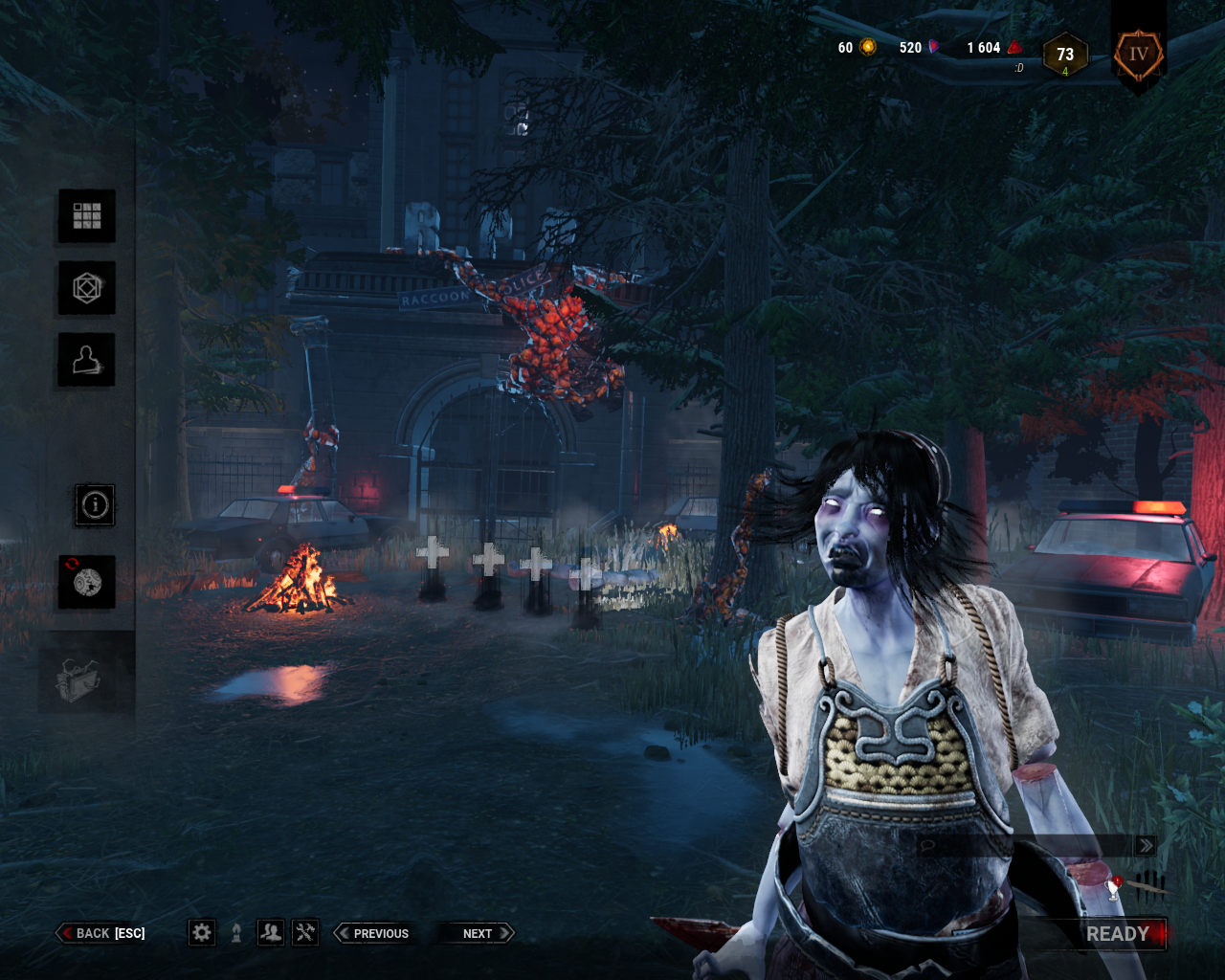Open the social/friends icon at bottom
The image size is (1225, 980).
click(x=271, y=932)
